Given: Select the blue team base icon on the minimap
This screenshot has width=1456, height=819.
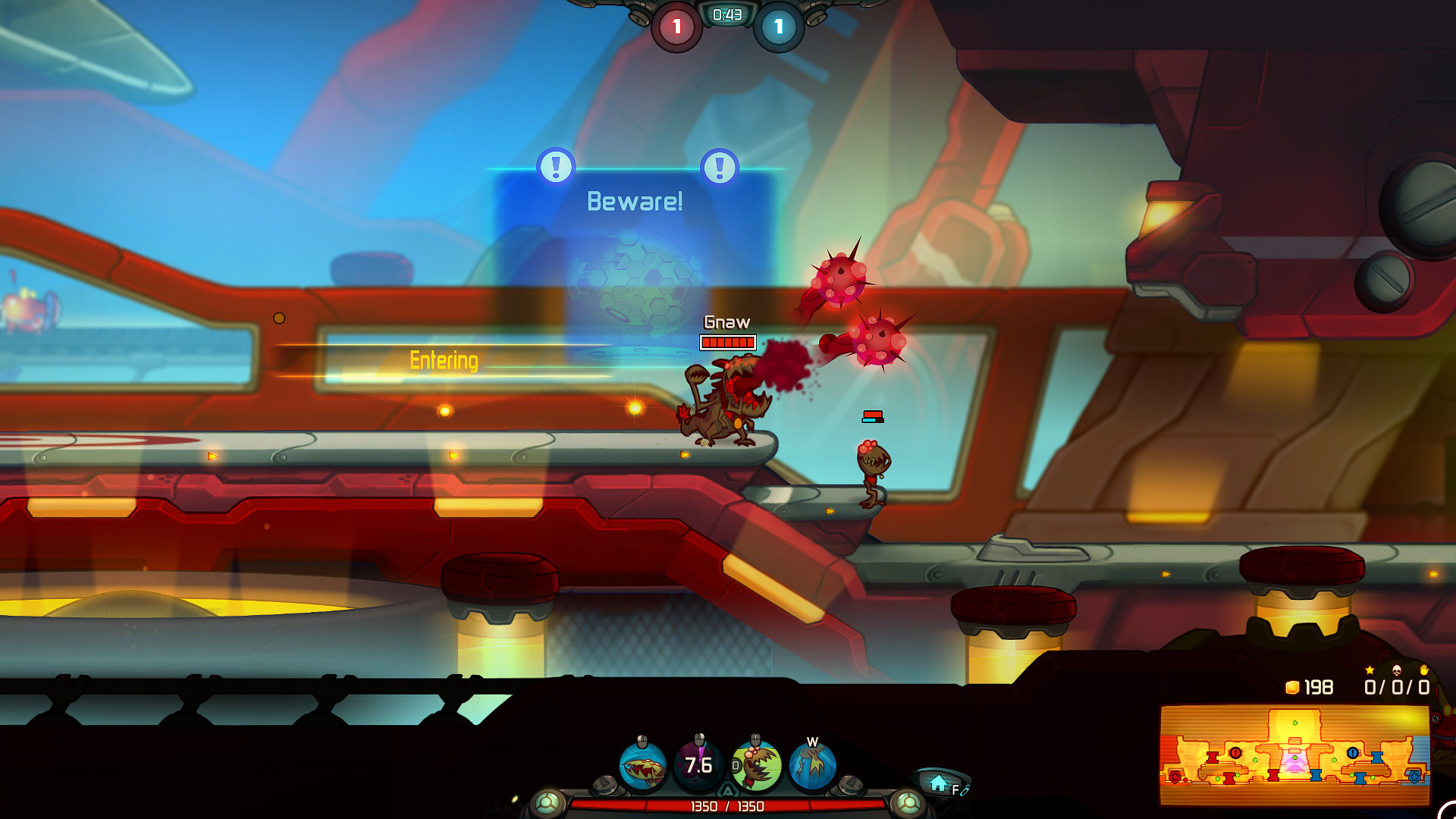Looking at the screenshot, I should [x=1414, y=777].
